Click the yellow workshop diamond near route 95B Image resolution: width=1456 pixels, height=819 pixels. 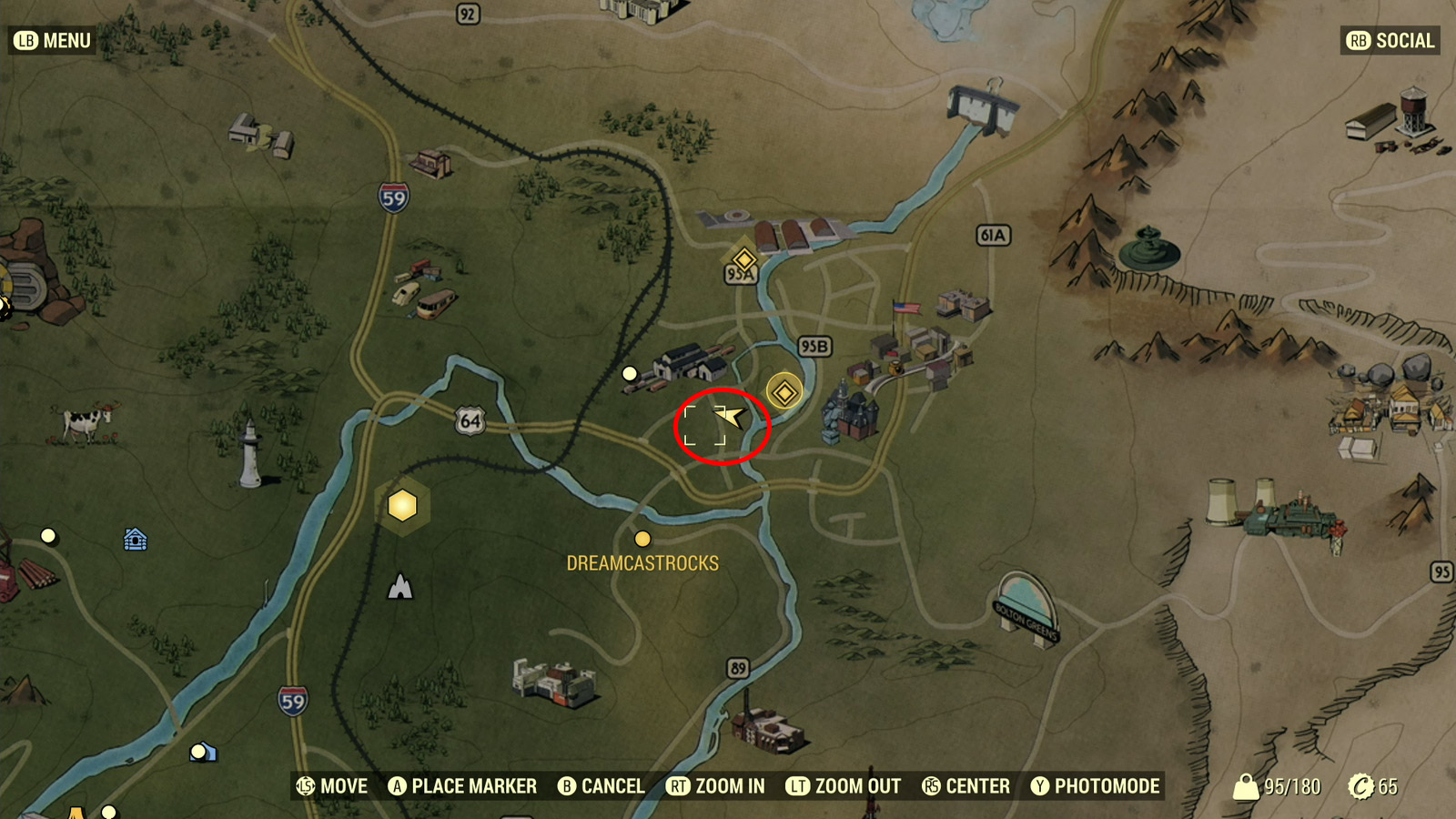tap(785, 391)
